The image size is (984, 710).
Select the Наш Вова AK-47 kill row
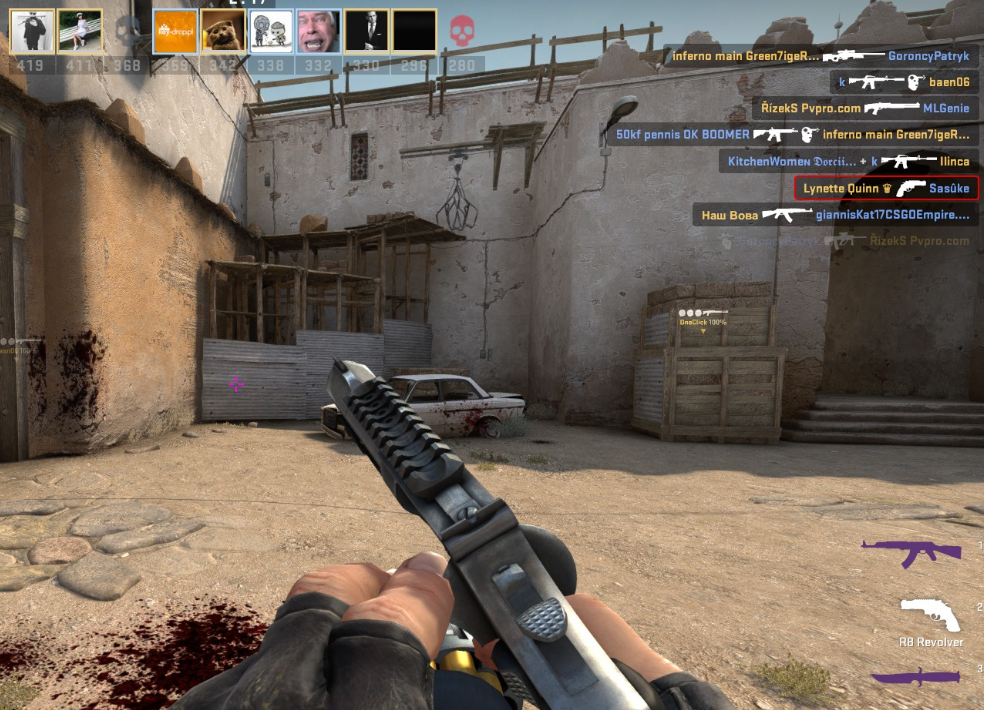(x=835, y=214)
